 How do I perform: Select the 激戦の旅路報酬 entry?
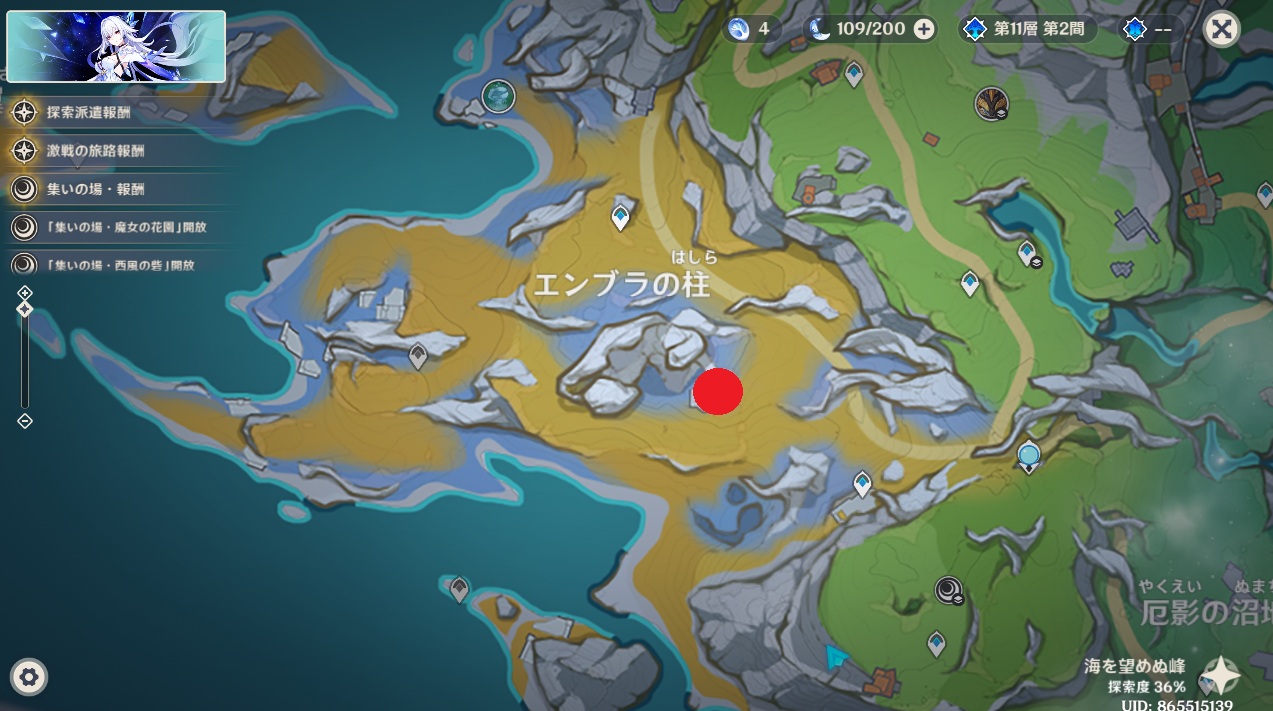tap(95, 151)
